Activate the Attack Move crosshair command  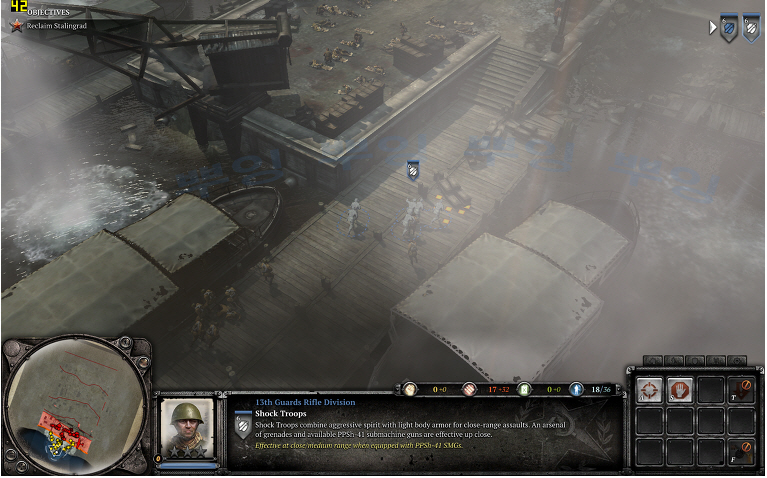click(x=650, y=390)
